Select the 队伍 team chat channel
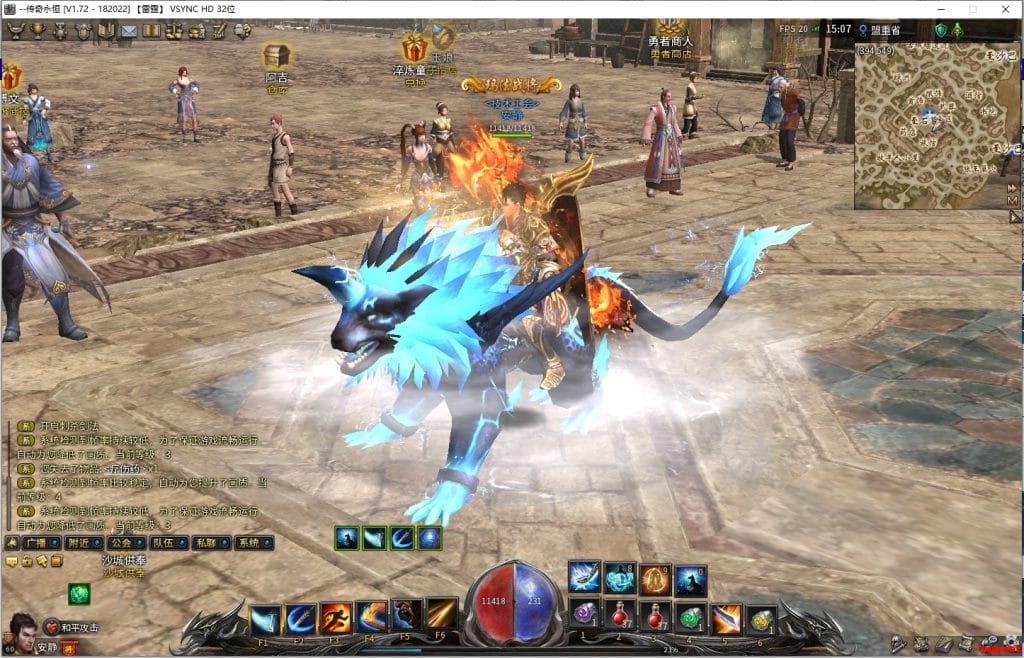The width and height of the screenshot is (1024, 658). (x=162, y=543)
